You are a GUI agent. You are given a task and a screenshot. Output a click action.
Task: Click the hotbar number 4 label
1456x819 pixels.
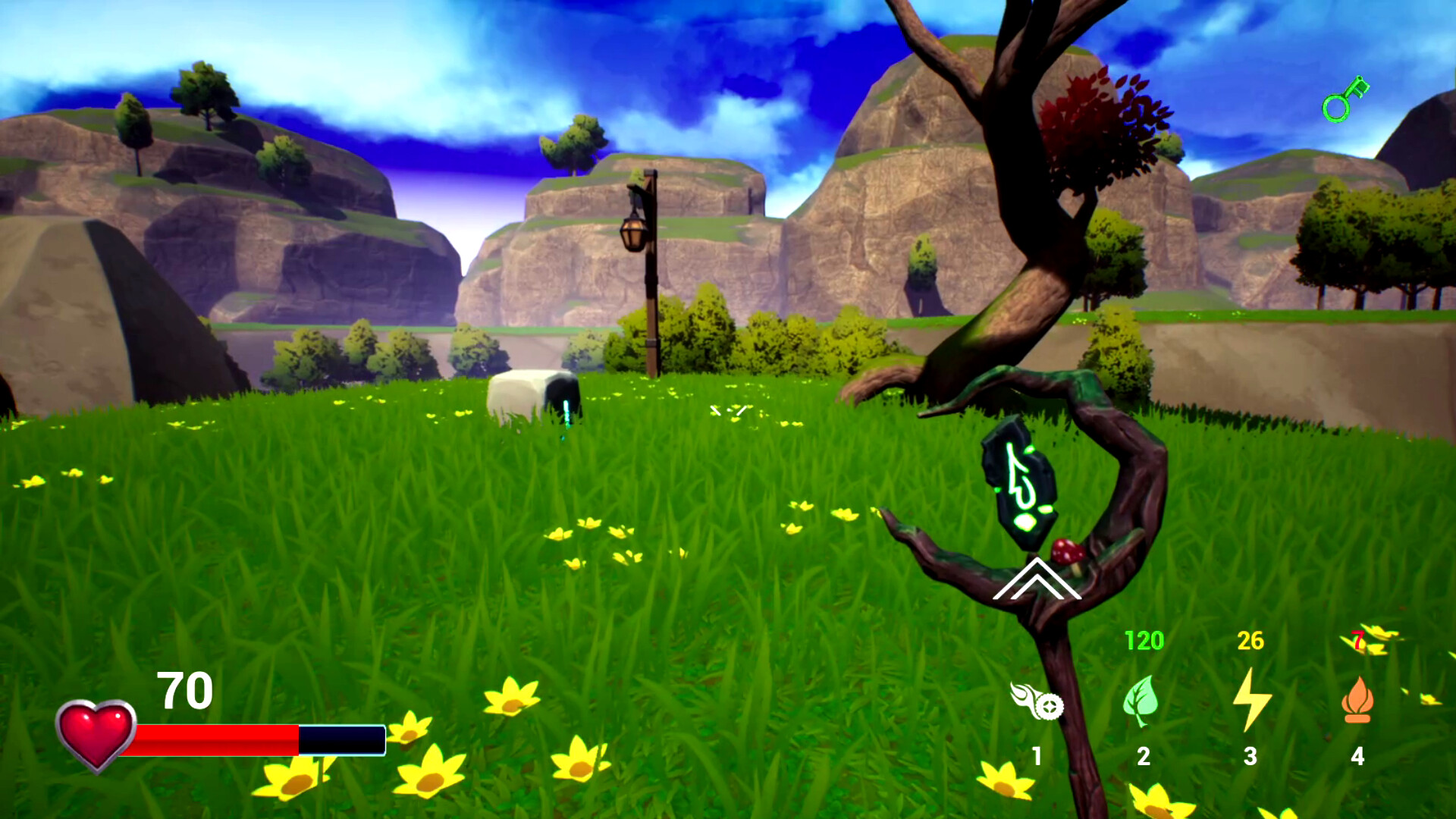[1357, 756]
